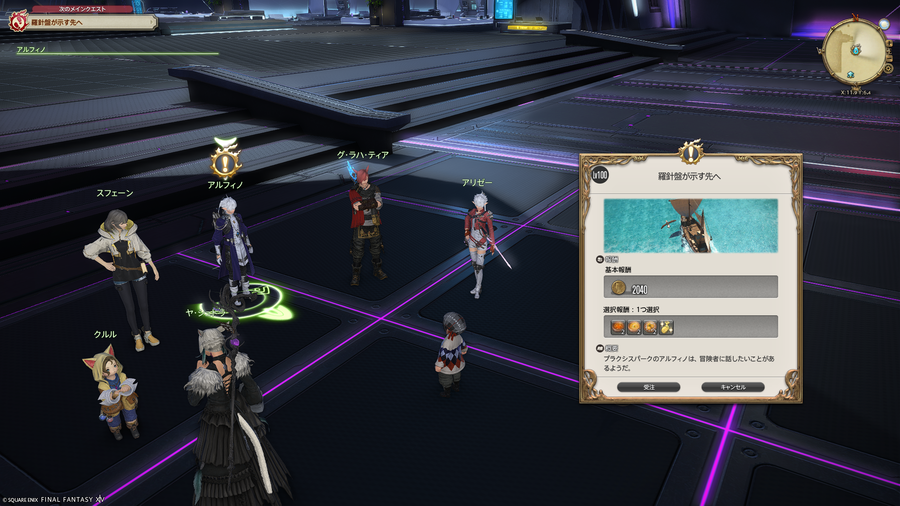The image size is (900, 506).
Task: Click the circular minimap
Action: pos(855,50)
